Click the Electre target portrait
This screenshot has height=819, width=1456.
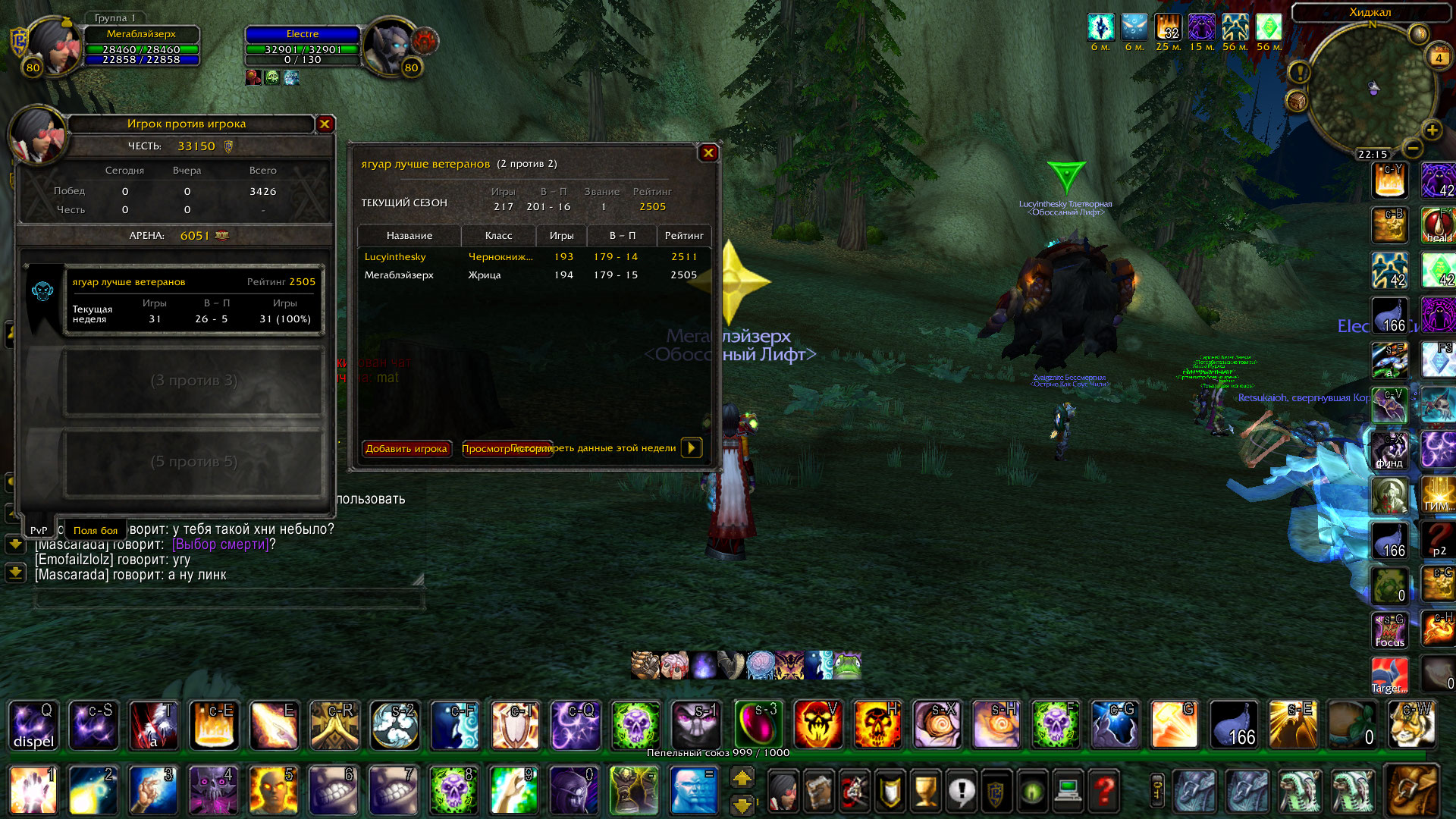(390, 45)
